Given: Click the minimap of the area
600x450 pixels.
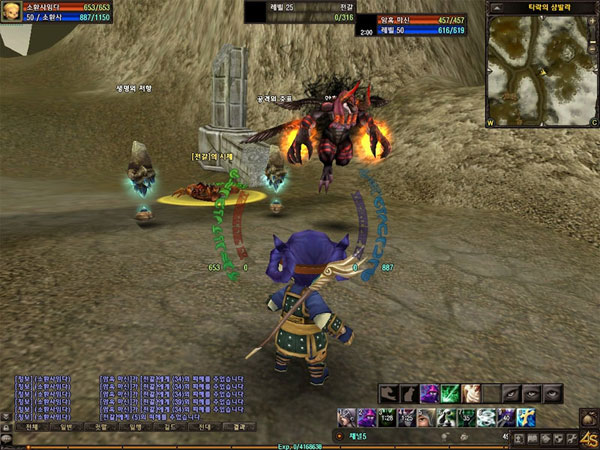Looking at the screenshot, I should click(540, 69).
